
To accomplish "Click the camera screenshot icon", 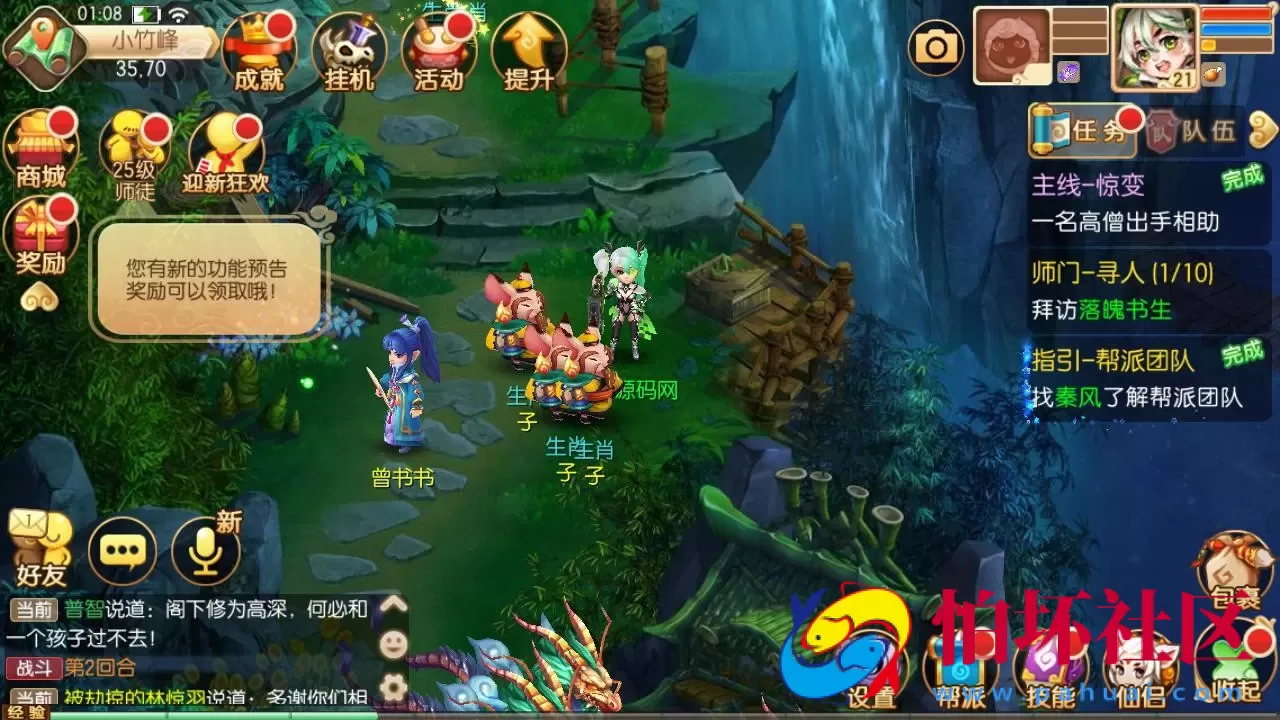I will [x=937, y=45].
